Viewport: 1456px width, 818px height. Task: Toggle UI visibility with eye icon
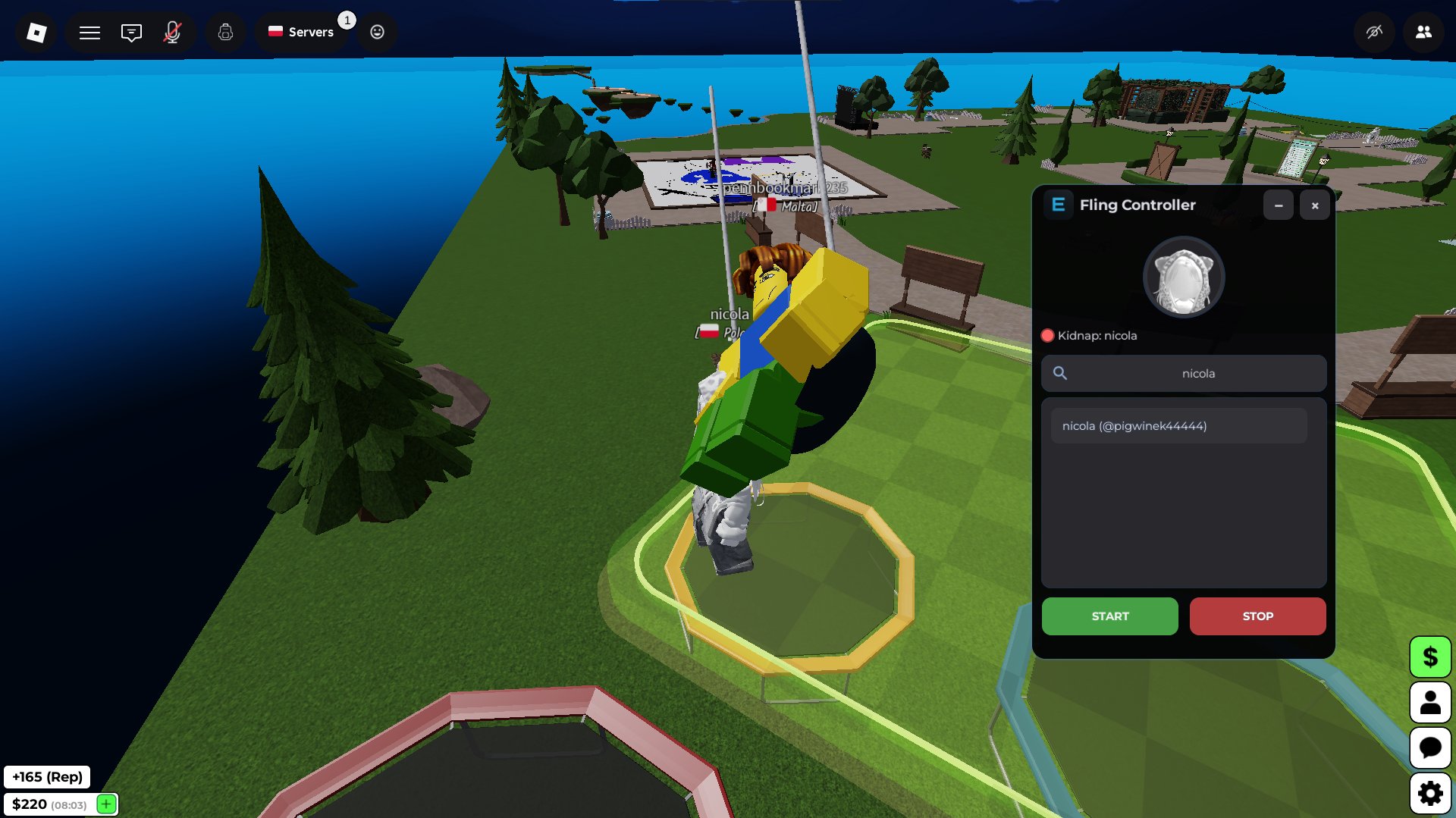(1373, 32)
